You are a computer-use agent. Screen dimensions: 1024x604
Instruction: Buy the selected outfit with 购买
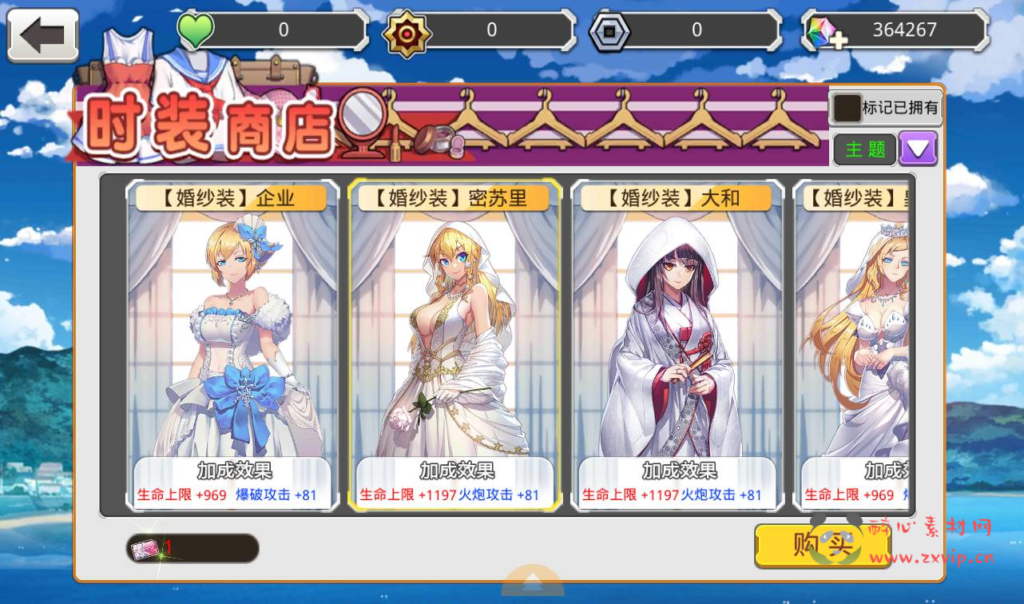(x=808, y=546)
